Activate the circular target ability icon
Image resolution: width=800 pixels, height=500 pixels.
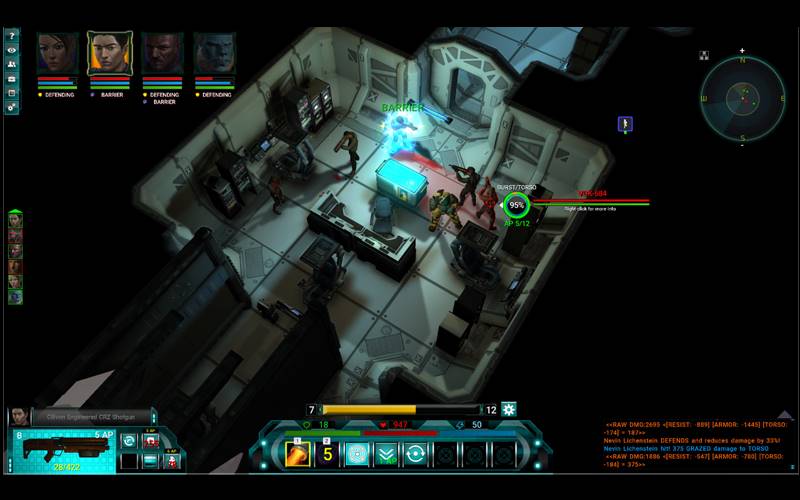click(x=357, y=454)
